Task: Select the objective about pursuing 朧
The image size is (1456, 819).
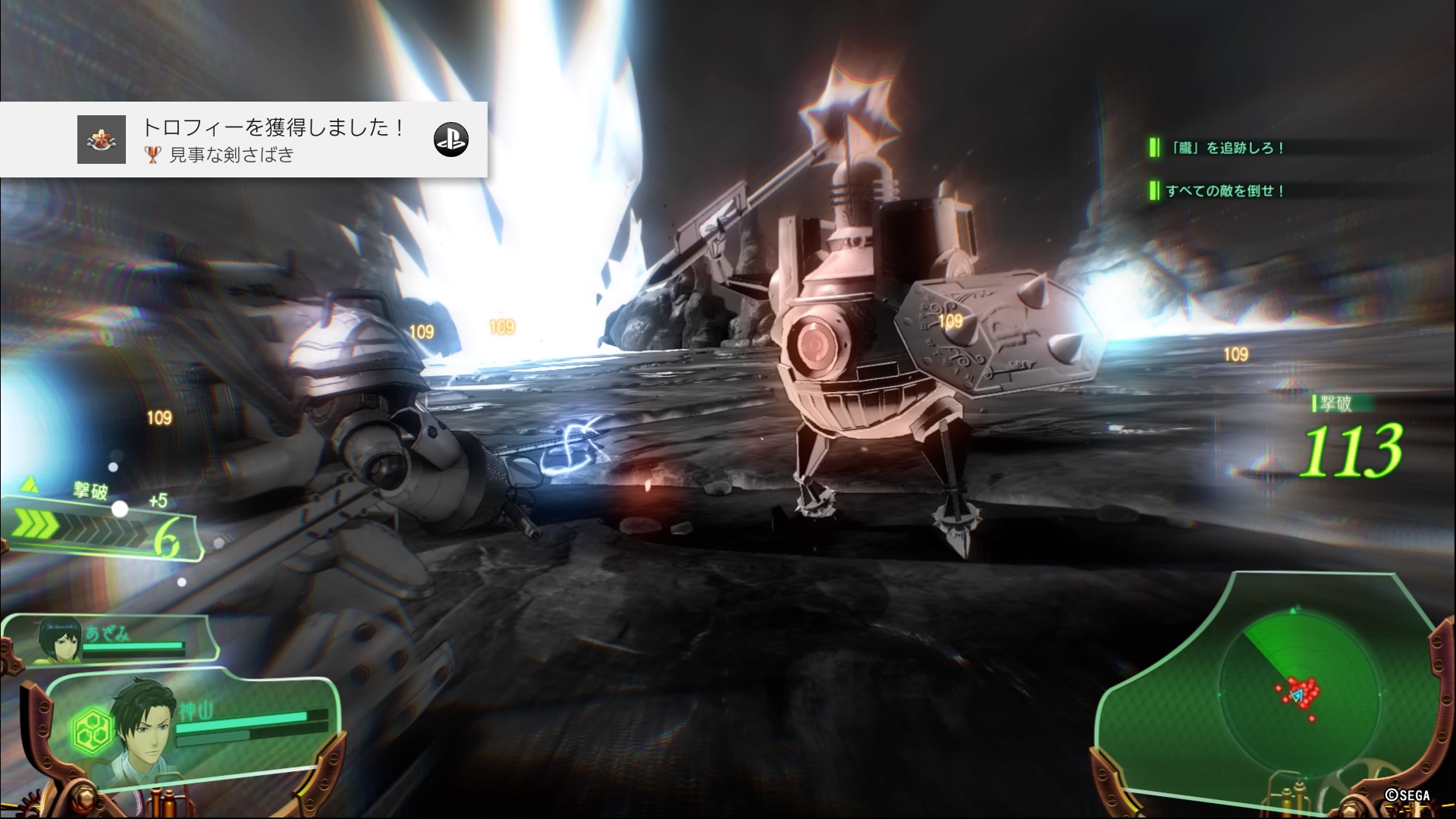Action: point(1222,148)
